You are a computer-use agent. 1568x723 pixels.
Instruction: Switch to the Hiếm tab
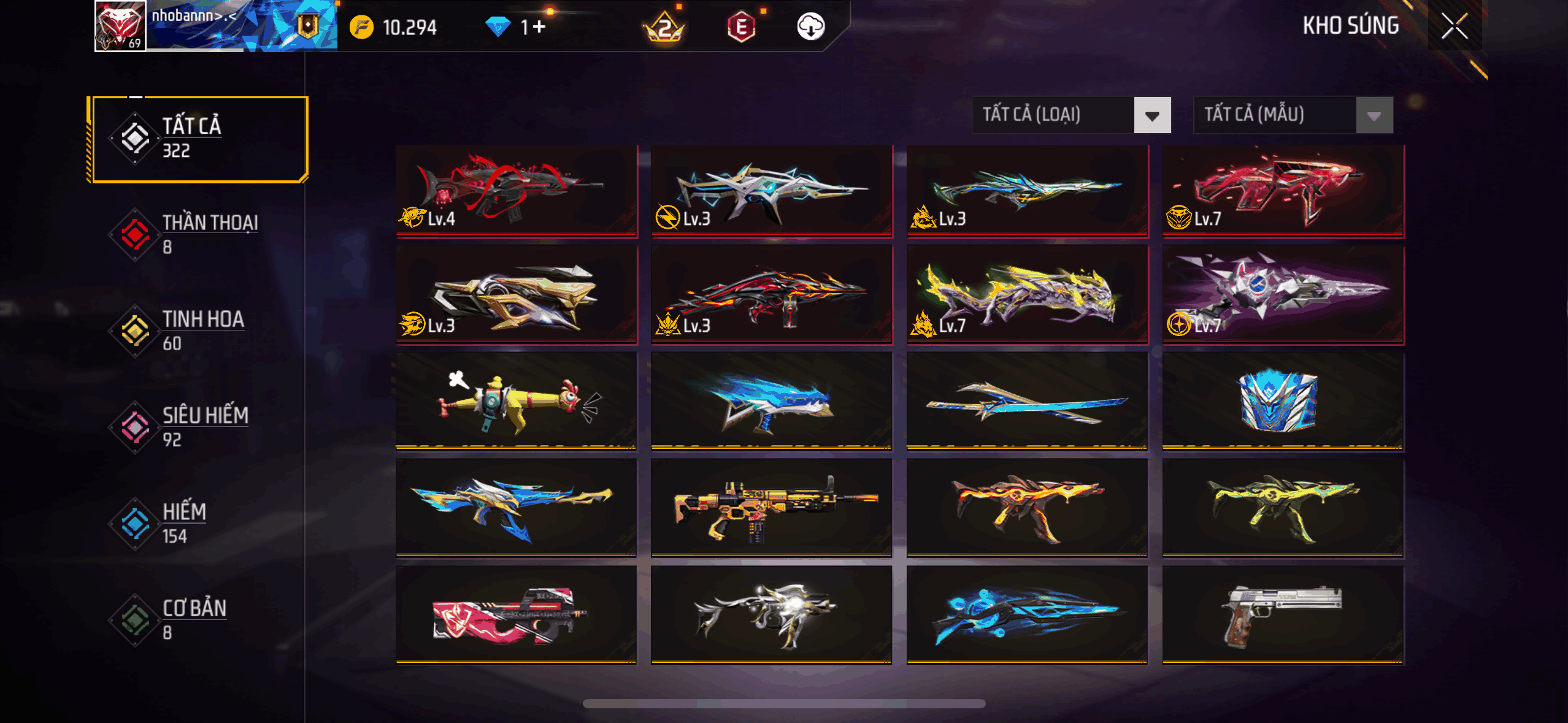click(198, 523)
